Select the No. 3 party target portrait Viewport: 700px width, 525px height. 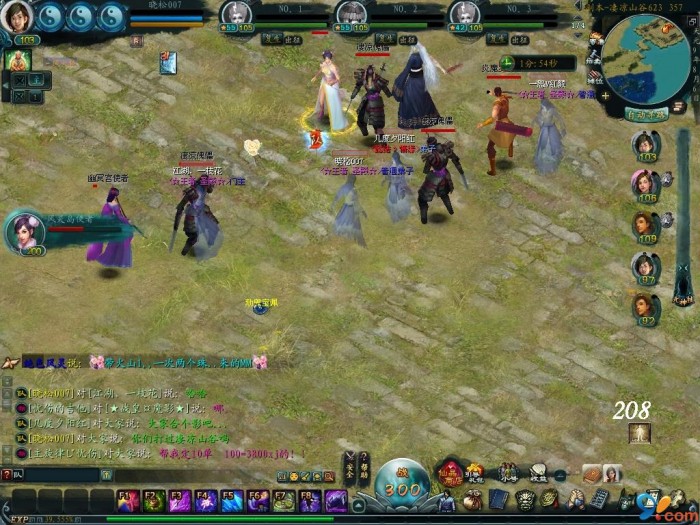(x=463, y=14)
